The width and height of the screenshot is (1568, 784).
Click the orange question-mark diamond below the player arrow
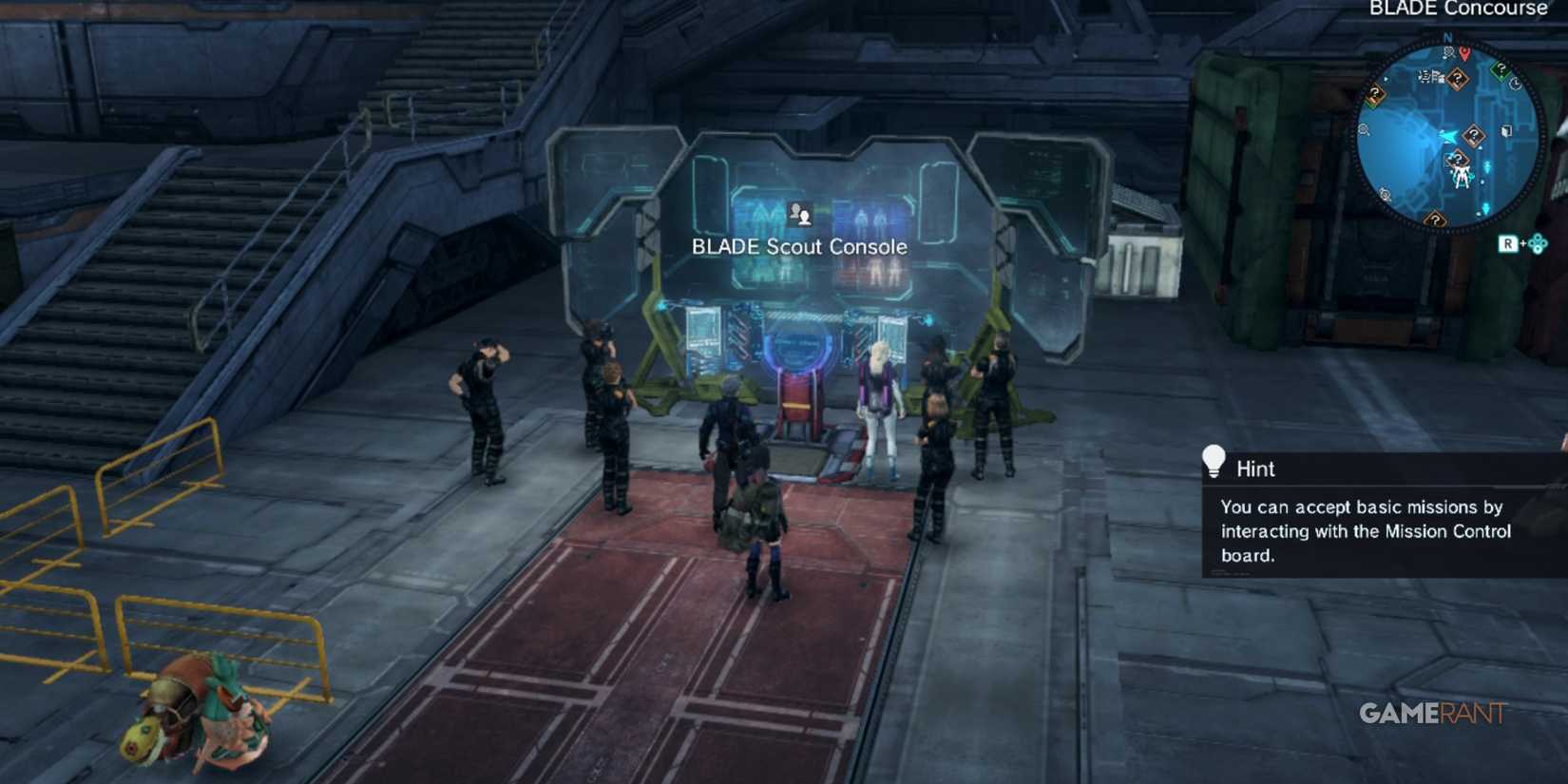tap(1458, 159)
